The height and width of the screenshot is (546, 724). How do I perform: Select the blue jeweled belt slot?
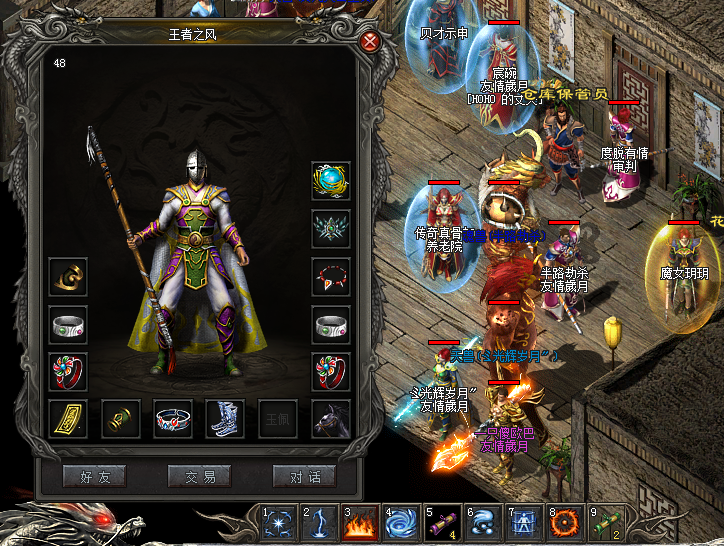click(173, 419)
